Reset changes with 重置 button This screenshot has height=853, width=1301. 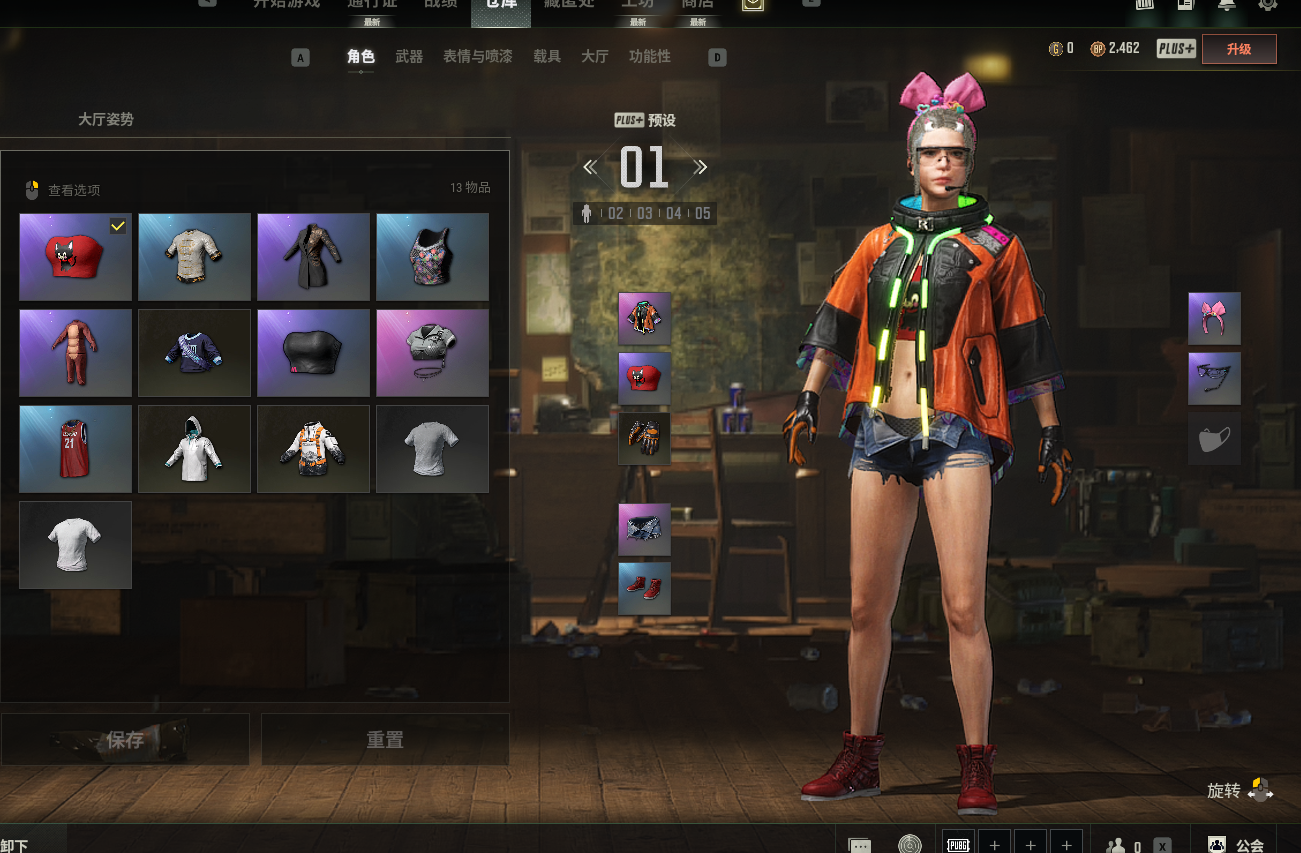click(385, 740)
